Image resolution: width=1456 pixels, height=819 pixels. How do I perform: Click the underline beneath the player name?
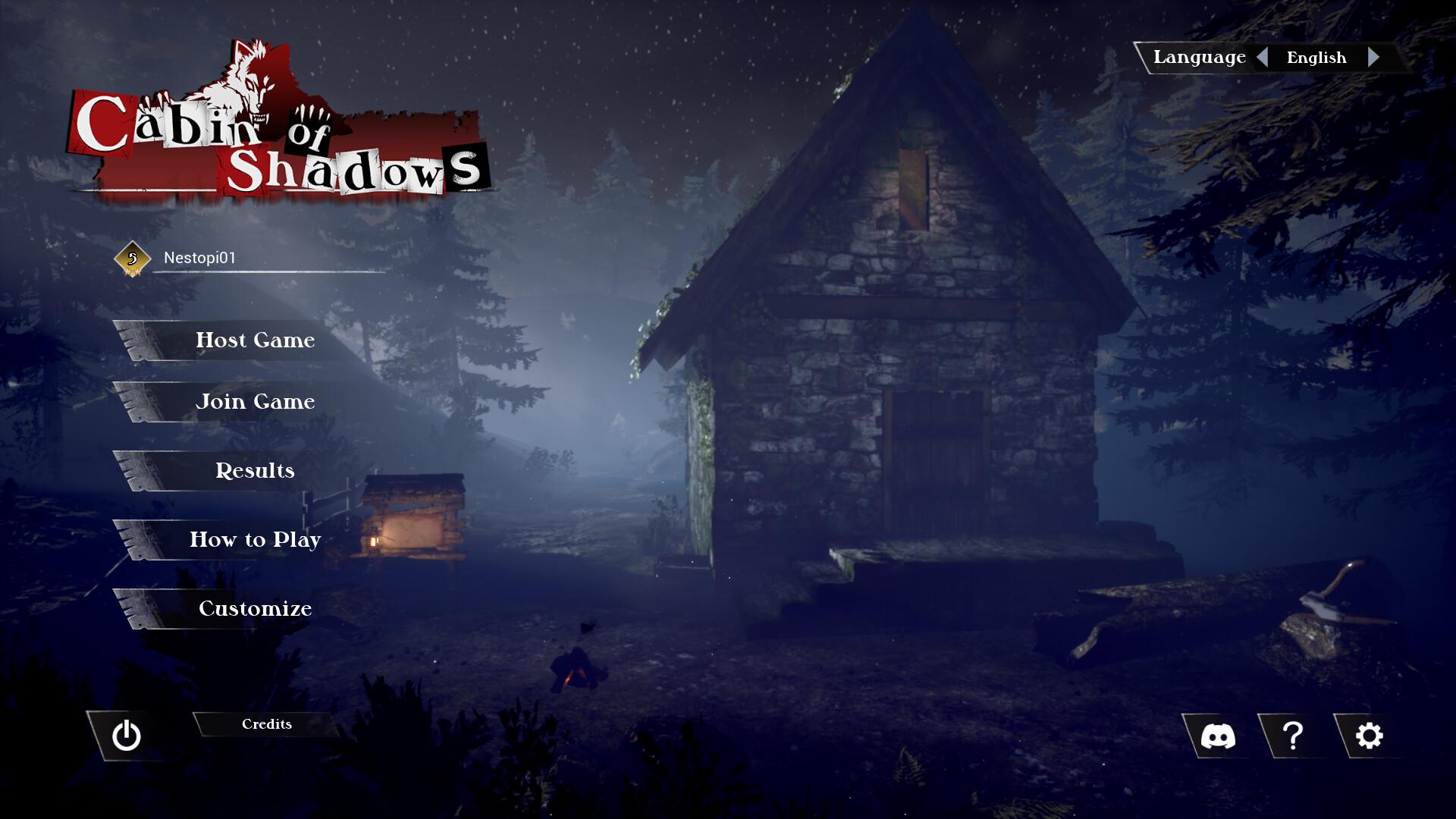tap(269, 273)
